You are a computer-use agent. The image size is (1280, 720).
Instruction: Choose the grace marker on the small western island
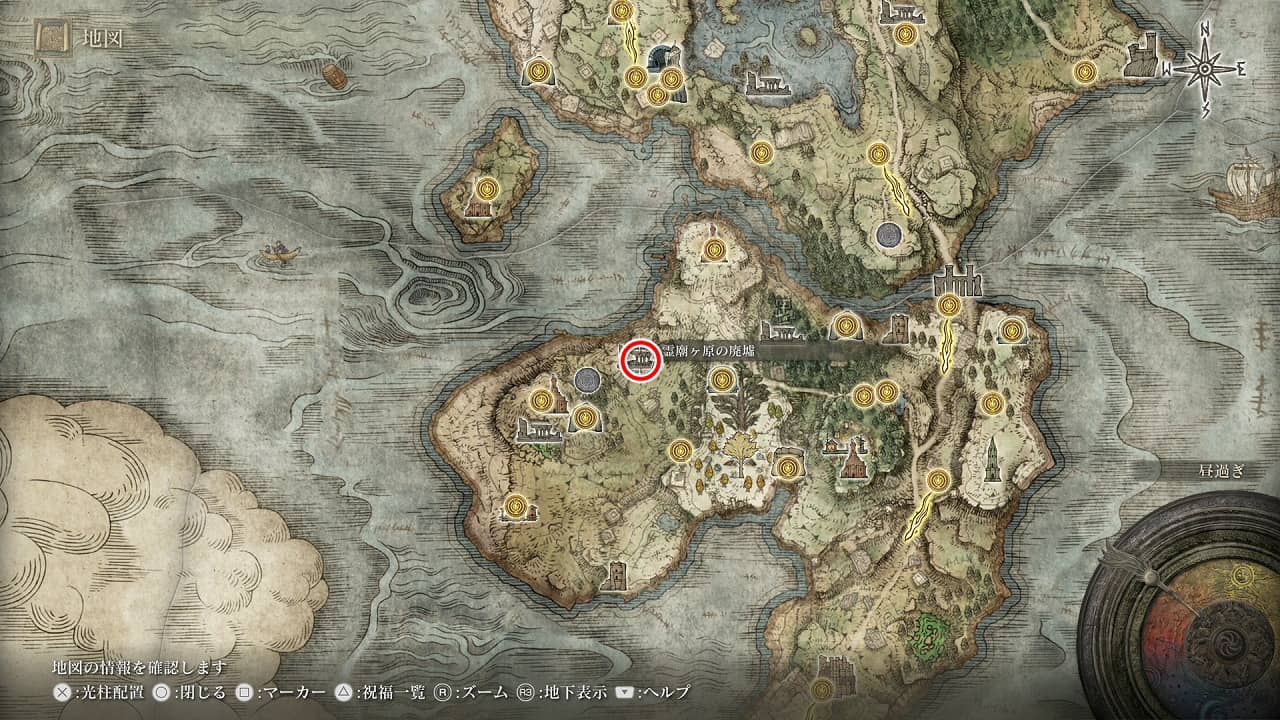tap(487, 188)
